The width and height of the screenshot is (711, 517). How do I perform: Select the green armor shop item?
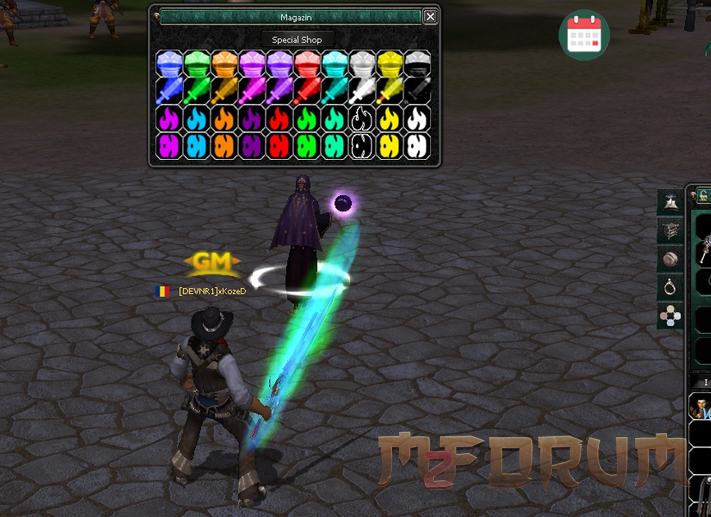point(197,65)
